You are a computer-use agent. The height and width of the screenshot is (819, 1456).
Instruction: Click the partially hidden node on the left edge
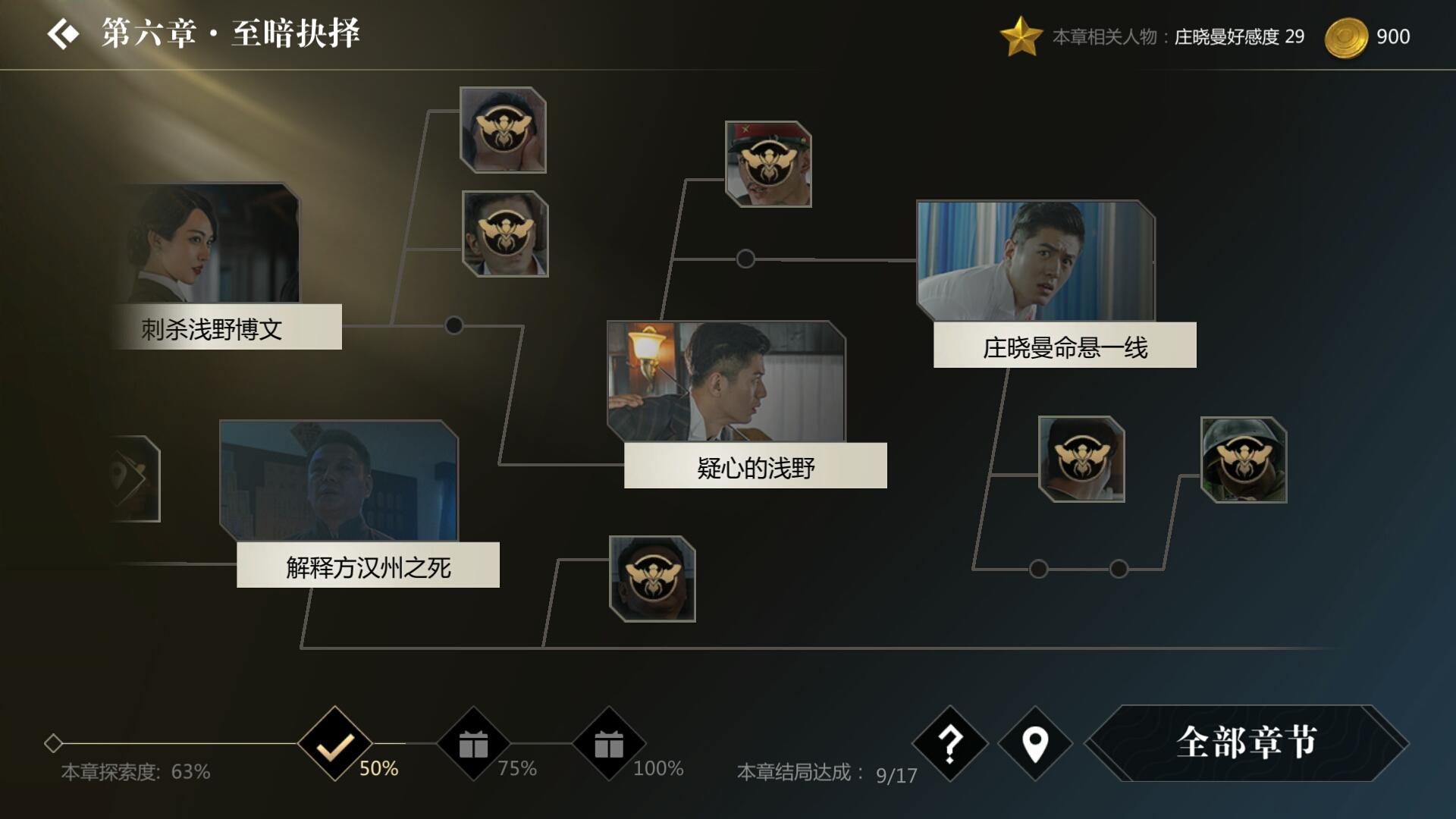tap(133, 478)
